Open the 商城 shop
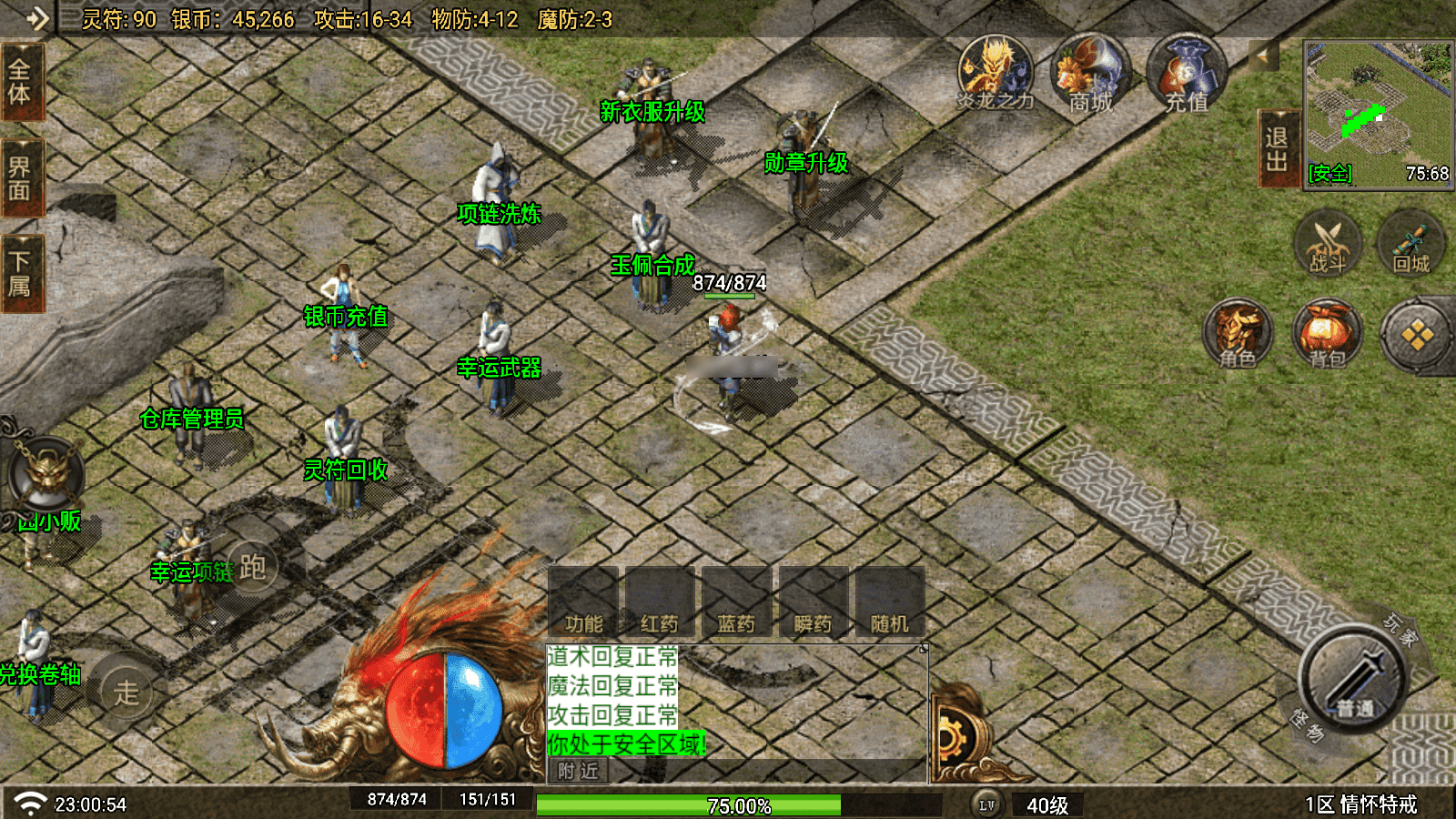 click(x=1090, y=75)
